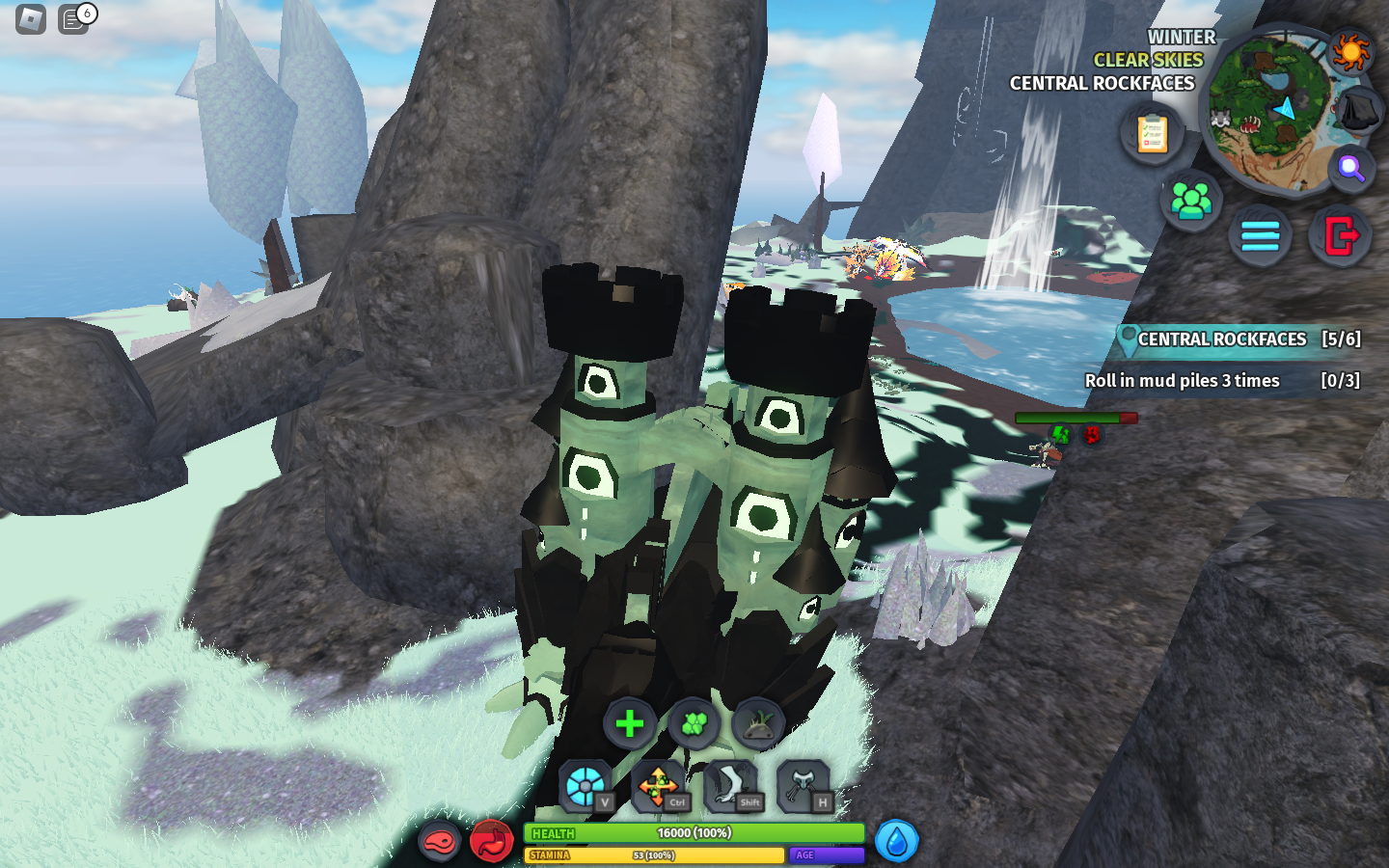
Task: Open the Roblox chat with 6 unread
Action: [74, 19]
